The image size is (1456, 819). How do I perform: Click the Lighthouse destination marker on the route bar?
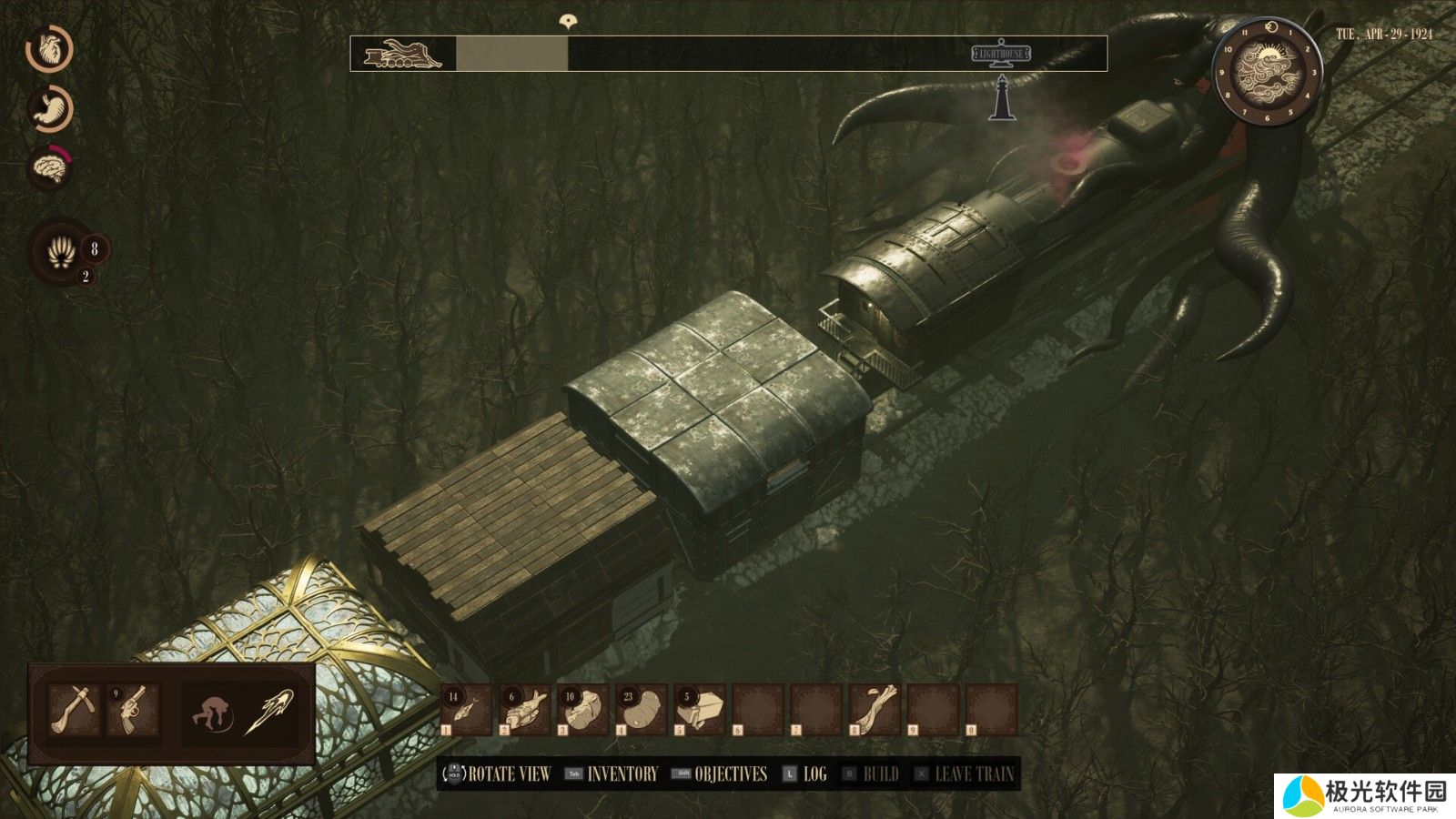pyautogui.click(x=1001, y=55)
